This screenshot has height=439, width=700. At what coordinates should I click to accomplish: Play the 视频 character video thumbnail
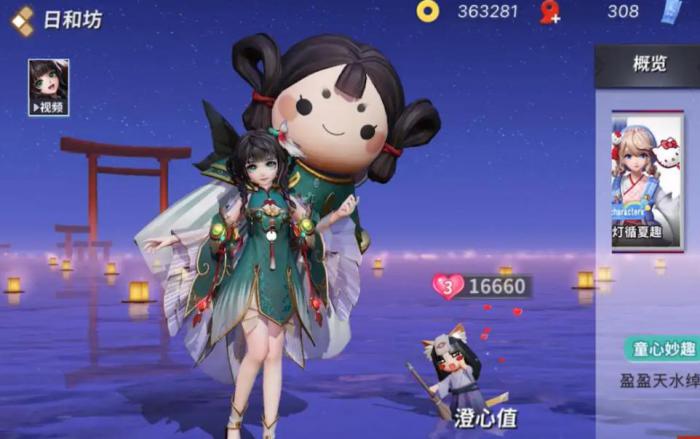48,86
